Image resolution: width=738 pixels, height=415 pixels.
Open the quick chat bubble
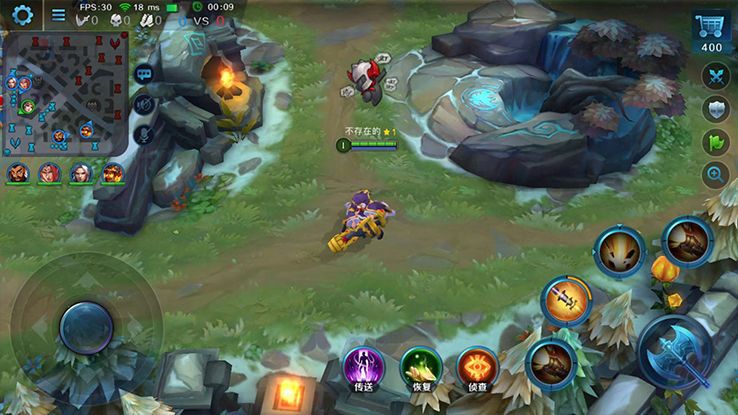(144, 74)
